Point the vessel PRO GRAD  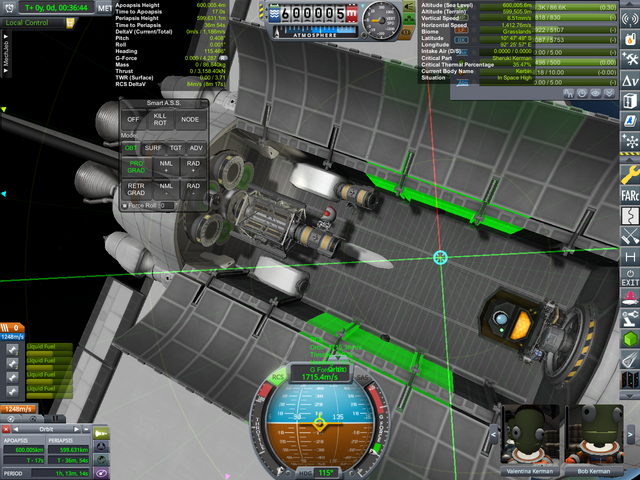(x=136, y=165)
